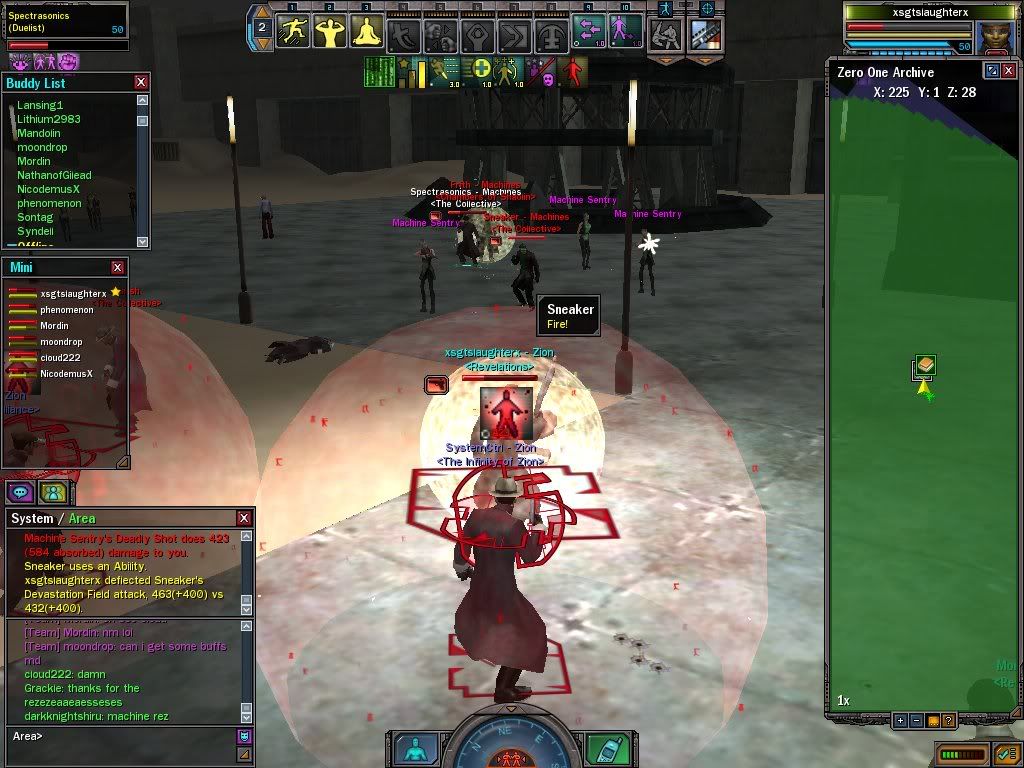Select team member phenomenon in Mini panel
This screenshot has width=1024, height=768.
66,310
